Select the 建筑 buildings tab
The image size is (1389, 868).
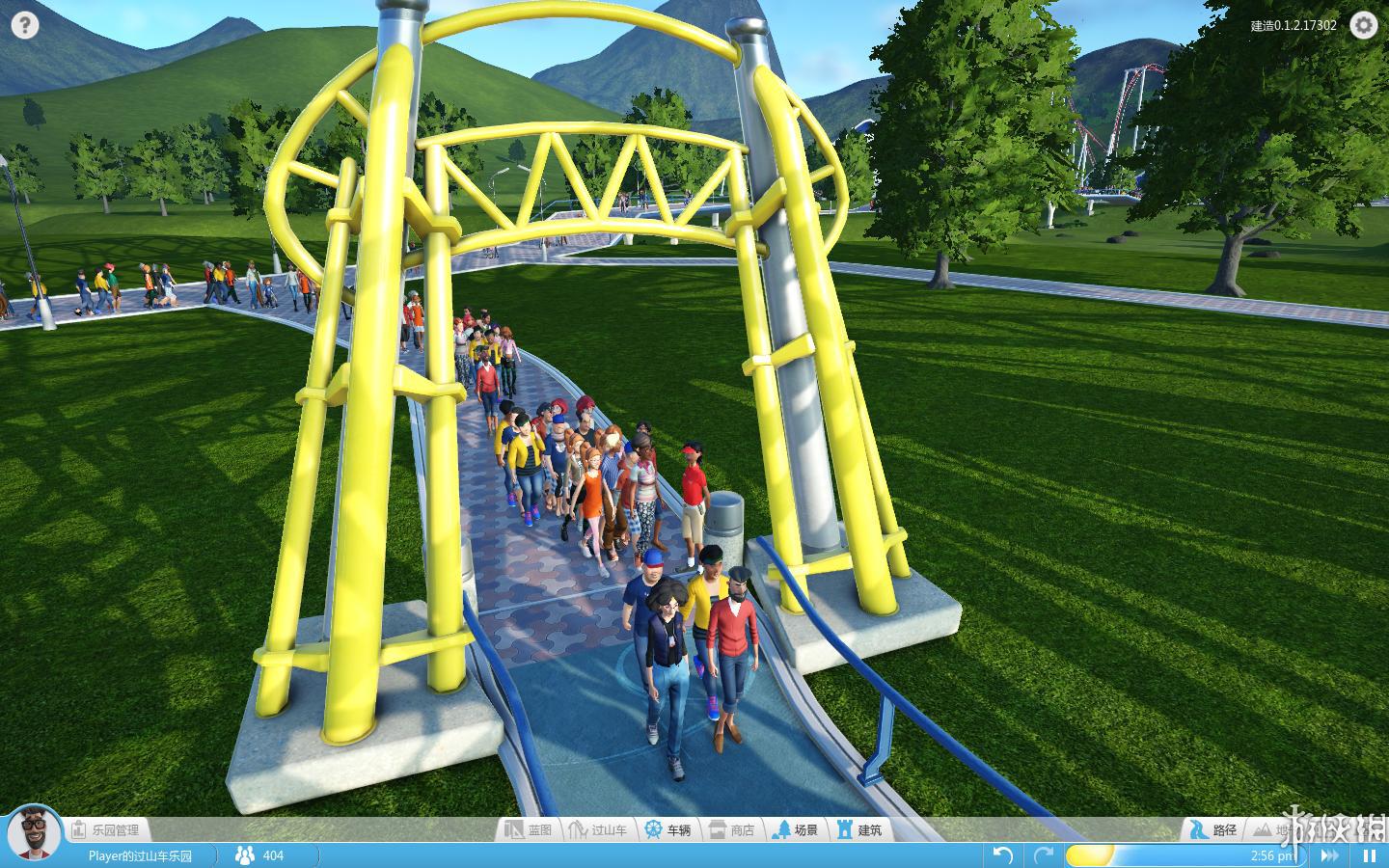(x=859, y=829)
